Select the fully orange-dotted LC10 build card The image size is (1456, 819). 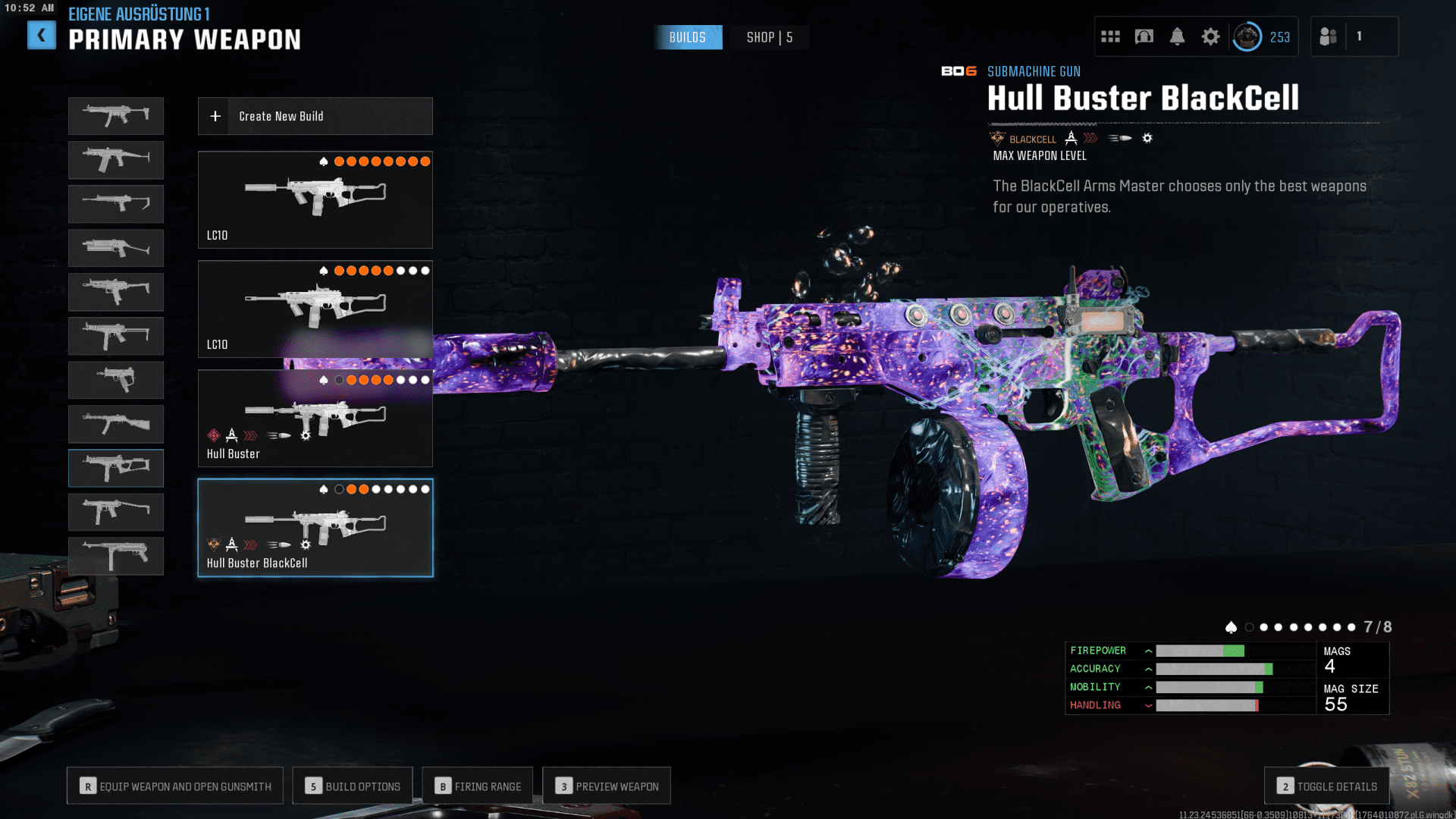(x=315, y=199)
